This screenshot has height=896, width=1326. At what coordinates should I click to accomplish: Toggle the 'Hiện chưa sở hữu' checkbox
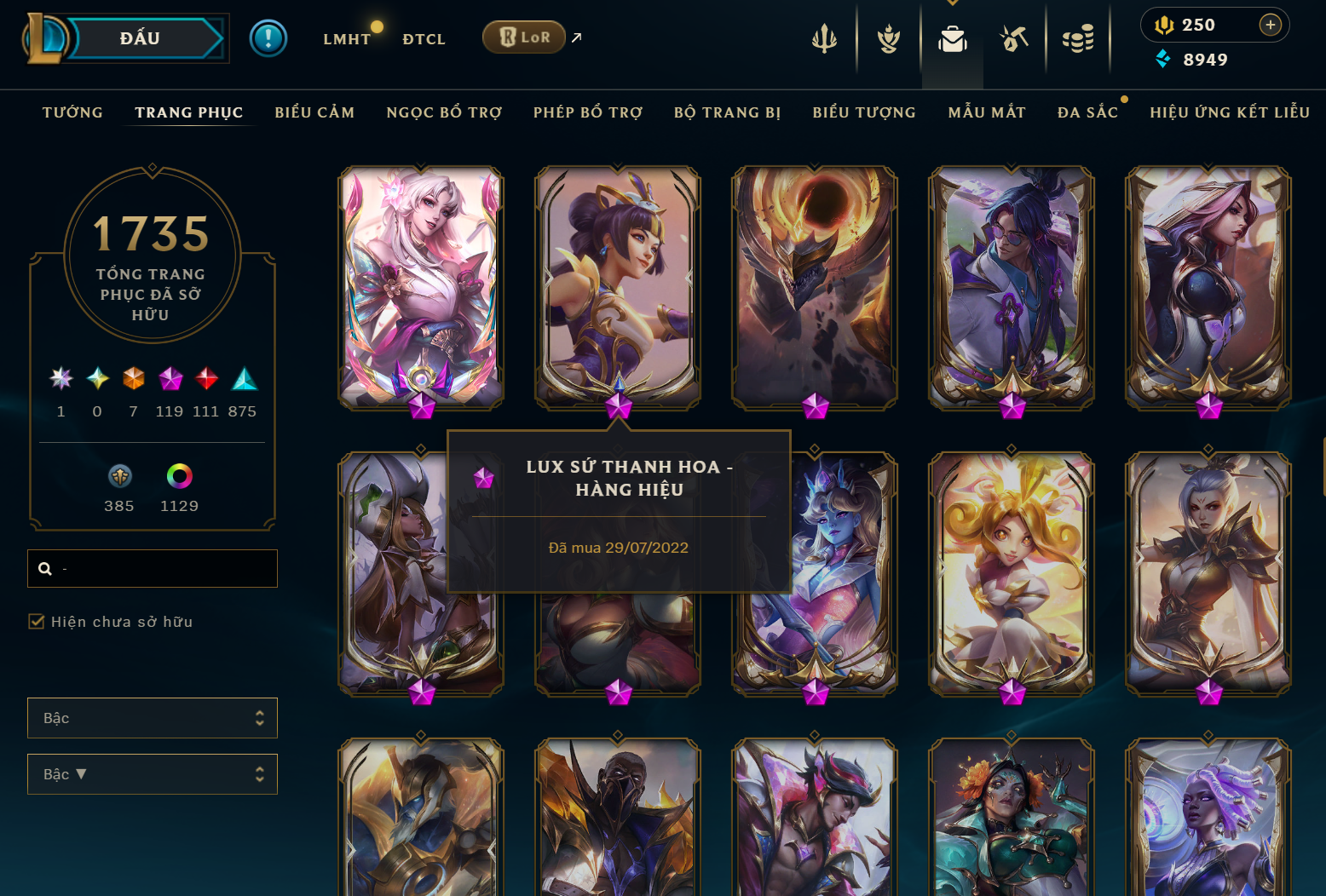point(37,622)
